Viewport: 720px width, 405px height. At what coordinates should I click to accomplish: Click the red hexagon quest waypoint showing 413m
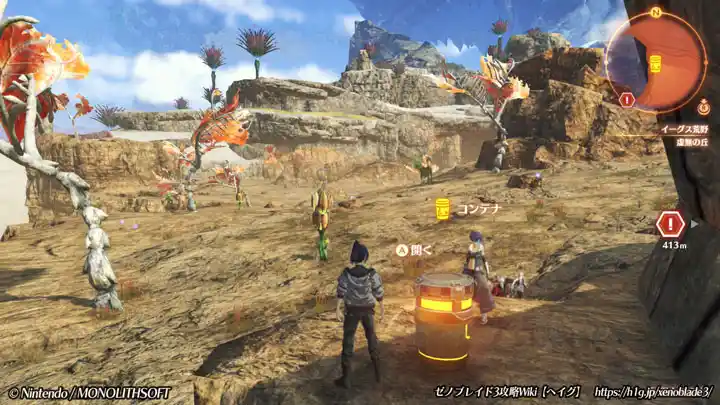tap(670, 223)
